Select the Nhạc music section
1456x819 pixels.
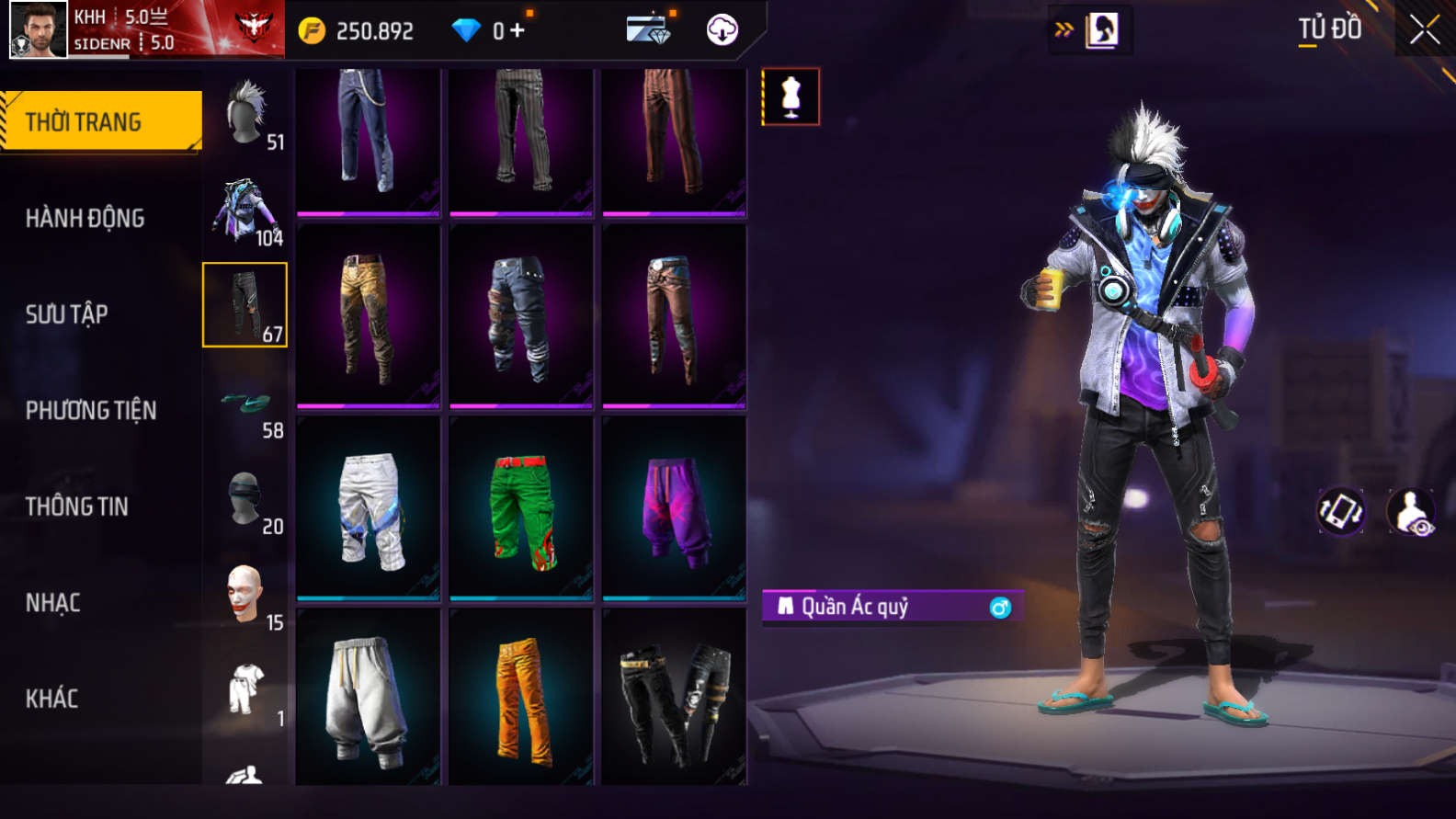[x=52, y=603]
